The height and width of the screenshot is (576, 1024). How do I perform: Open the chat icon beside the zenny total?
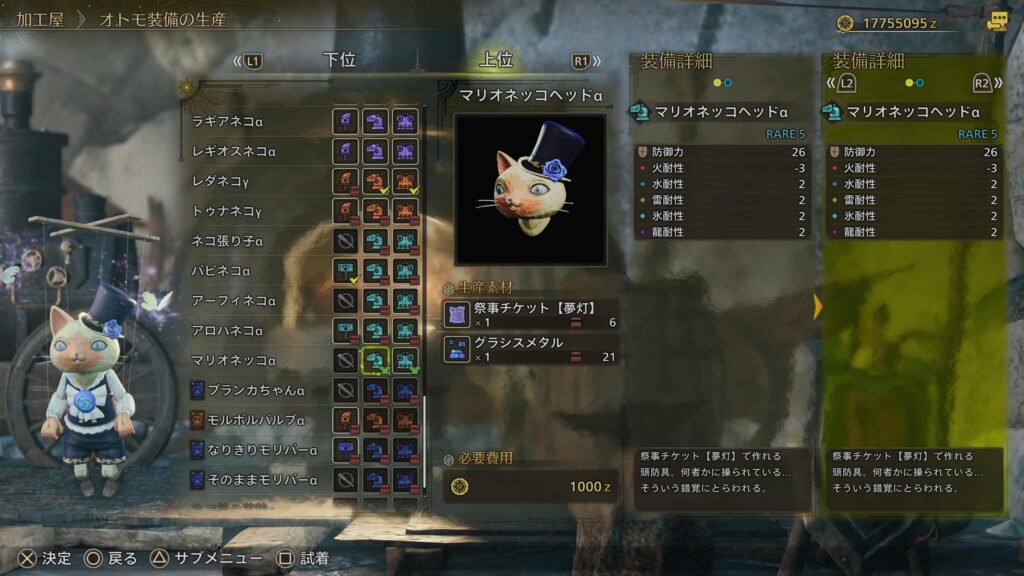point(996,21)
